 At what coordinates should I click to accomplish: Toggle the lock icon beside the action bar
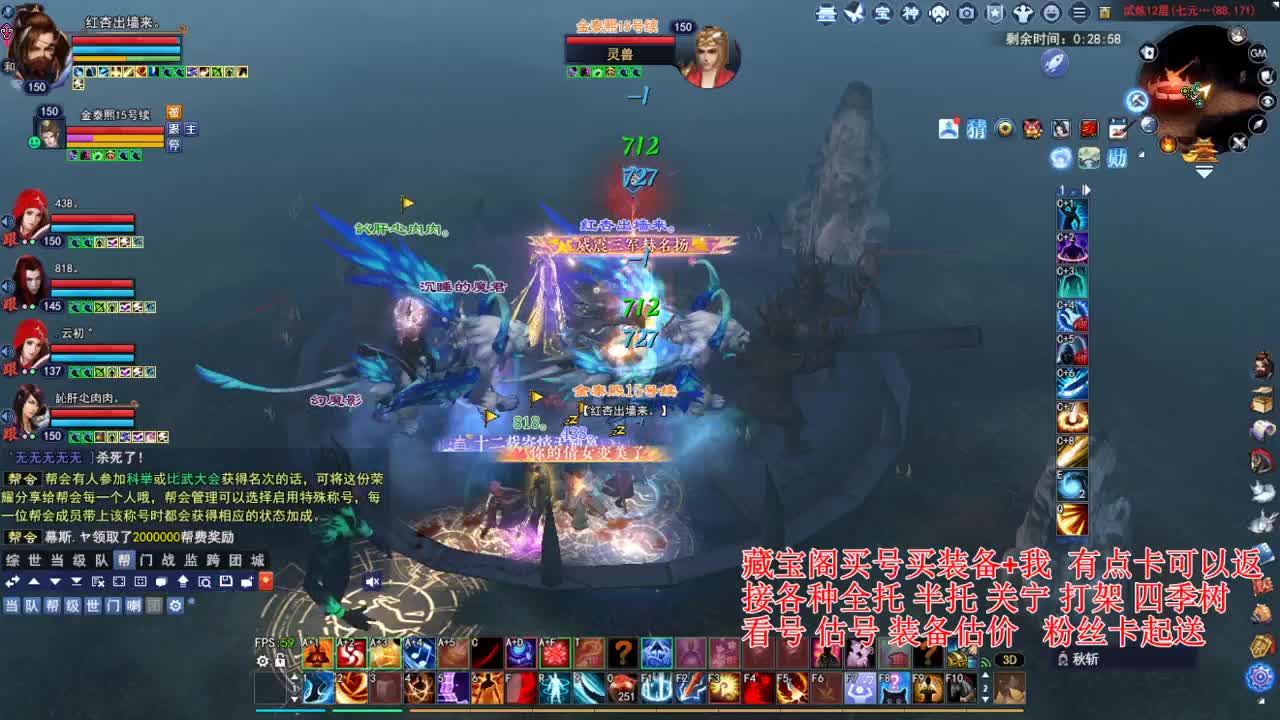pyautogui.click(x=280, y=662)
